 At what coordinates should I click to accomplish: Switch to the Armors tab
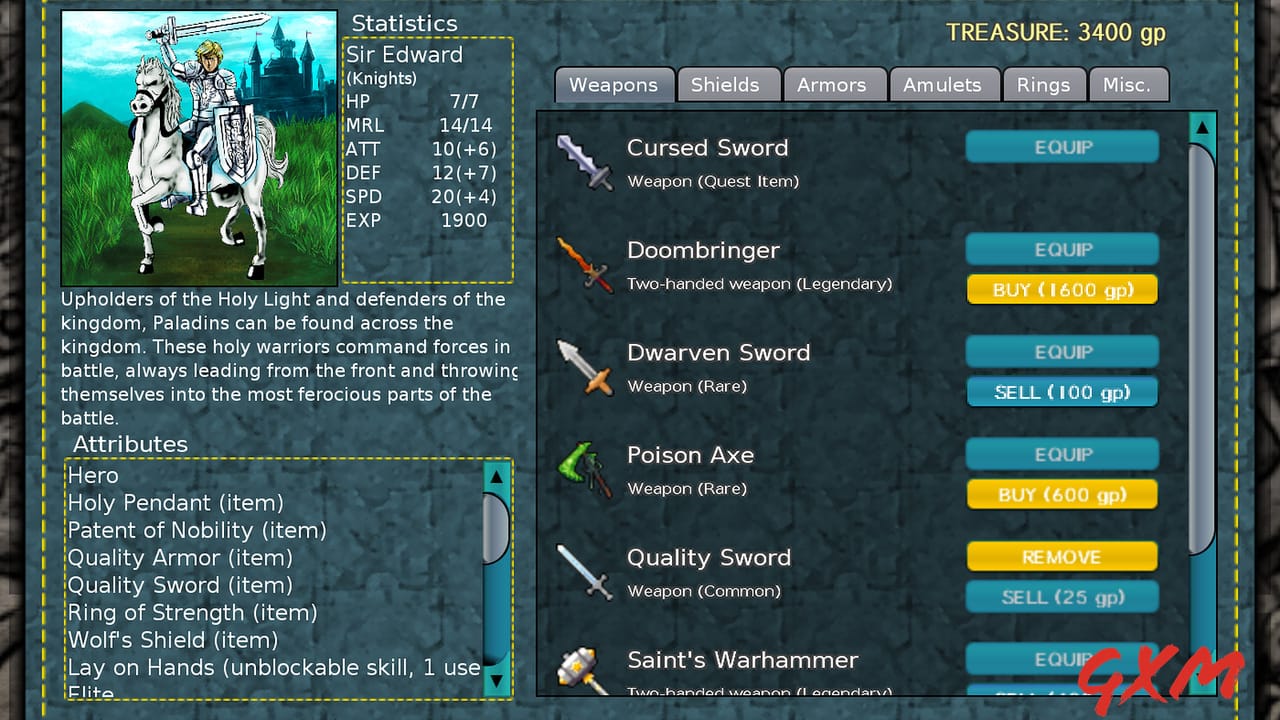(835, 85)
